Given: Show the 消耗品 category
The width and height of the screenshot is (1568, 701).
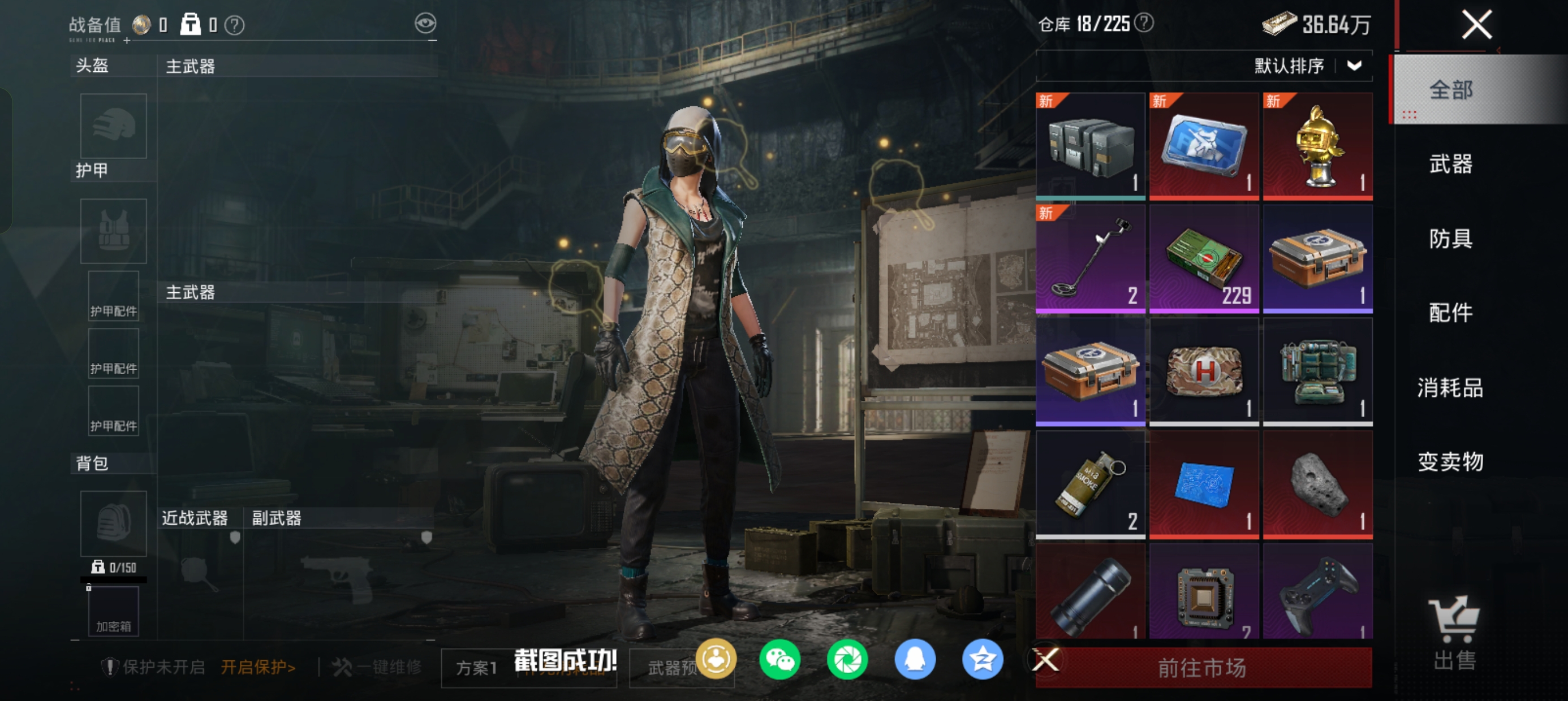Looking at the screenshot, I should pyautogui.click(x=1450, y=388).
